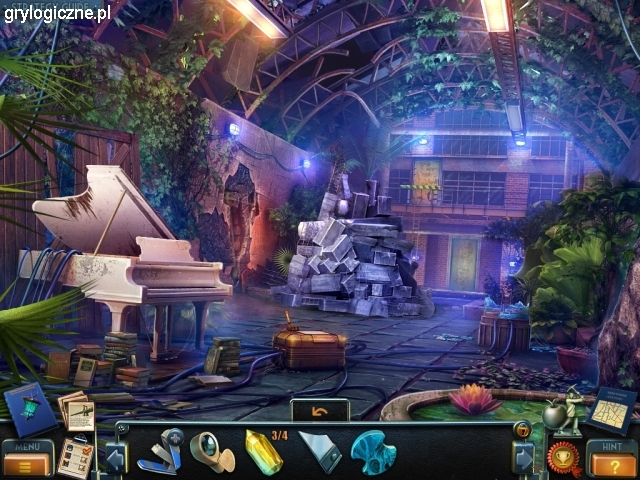640x480 pixels.
Task: Open the blue journal book
Action: [29, 408]
